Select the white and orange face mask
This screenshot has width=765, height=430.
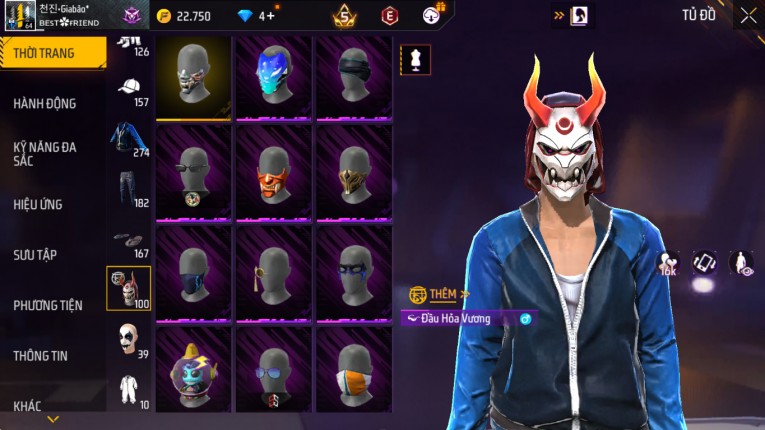click(x=353, y=370)
